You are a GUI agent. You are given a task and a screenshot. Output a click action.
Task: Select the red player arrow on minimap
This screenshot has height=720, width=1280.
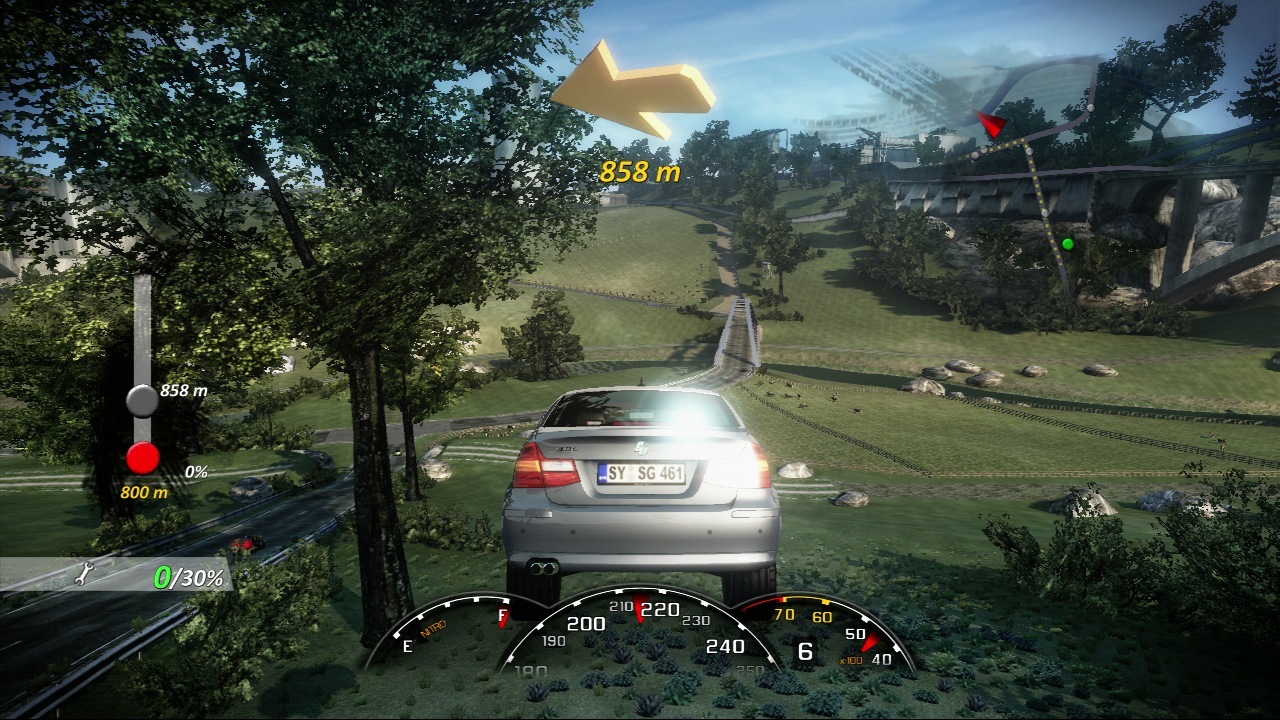tap(991, 124)
